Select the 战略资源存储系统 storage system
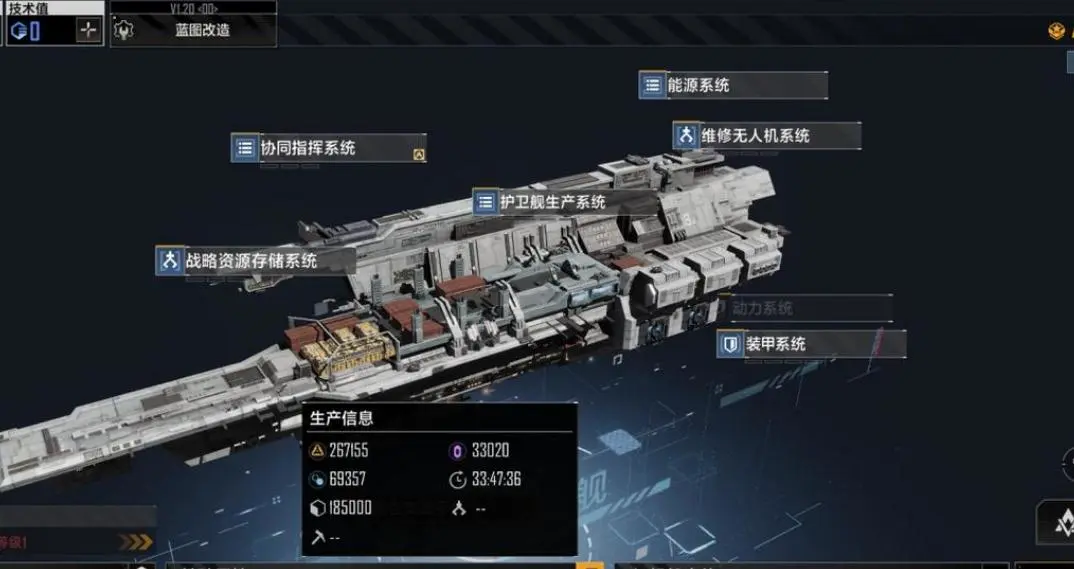Viewport: 1074px width, 569px height. tap(255, 261)
